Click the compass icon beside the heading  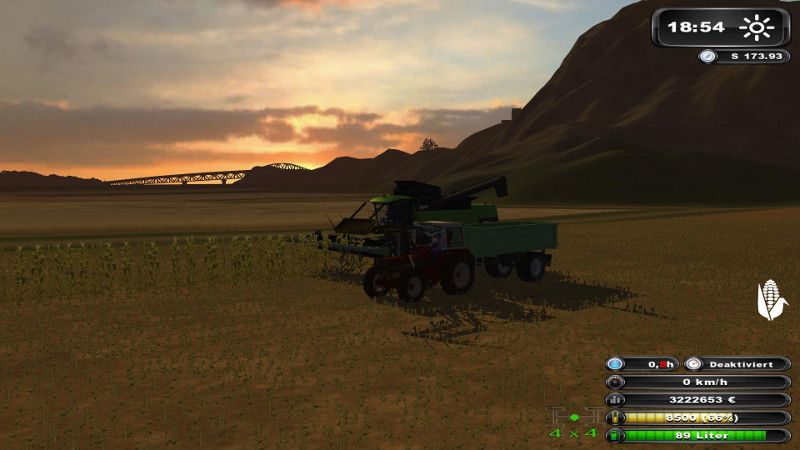pos(707,56)
